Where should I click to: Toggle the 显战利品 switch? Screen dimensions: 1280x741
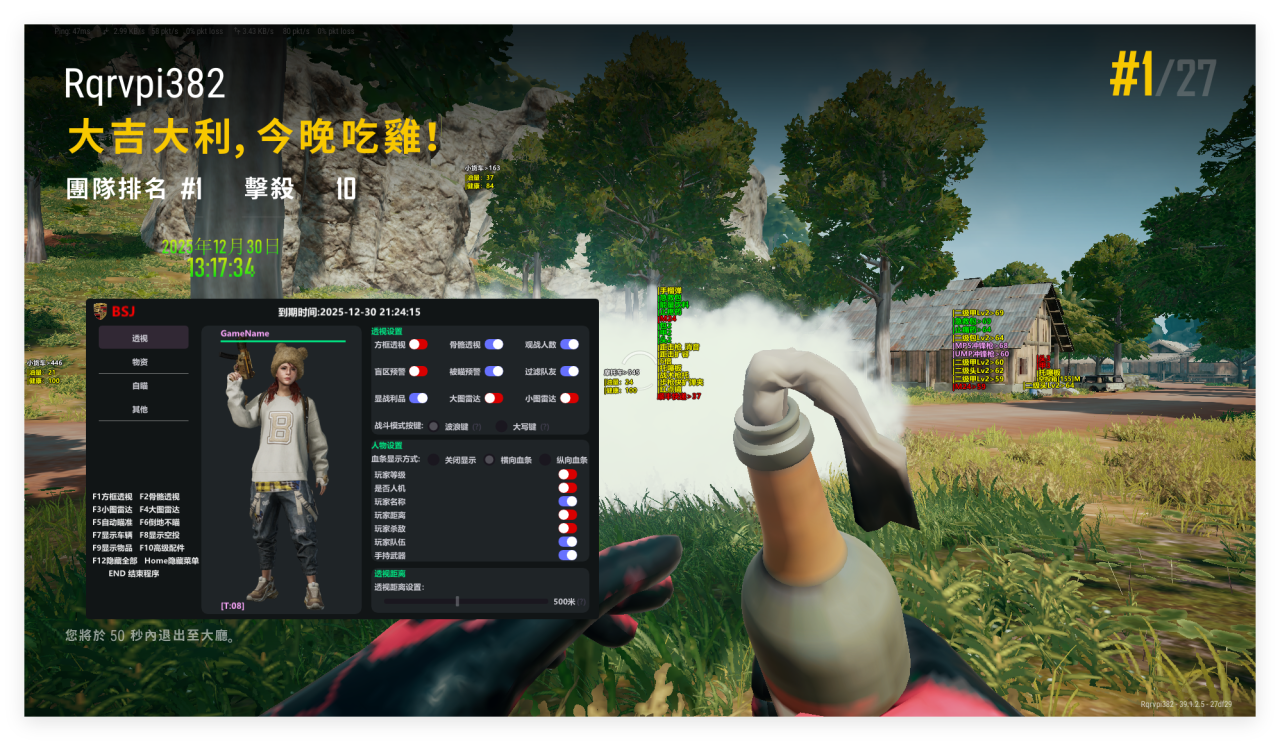(x=418, y=398)
